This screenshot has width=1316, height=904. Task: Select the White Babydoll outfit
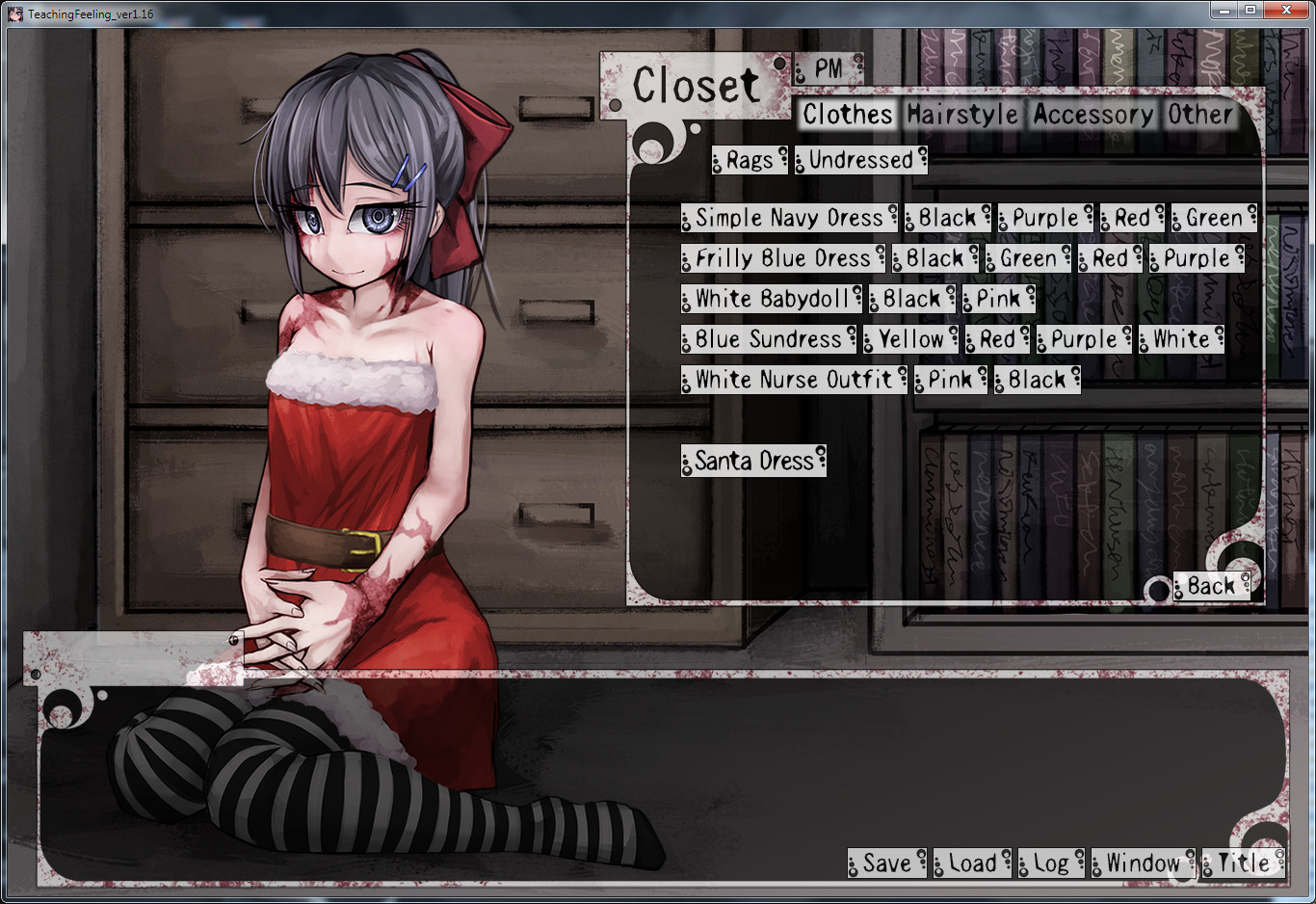click(771, 299)
